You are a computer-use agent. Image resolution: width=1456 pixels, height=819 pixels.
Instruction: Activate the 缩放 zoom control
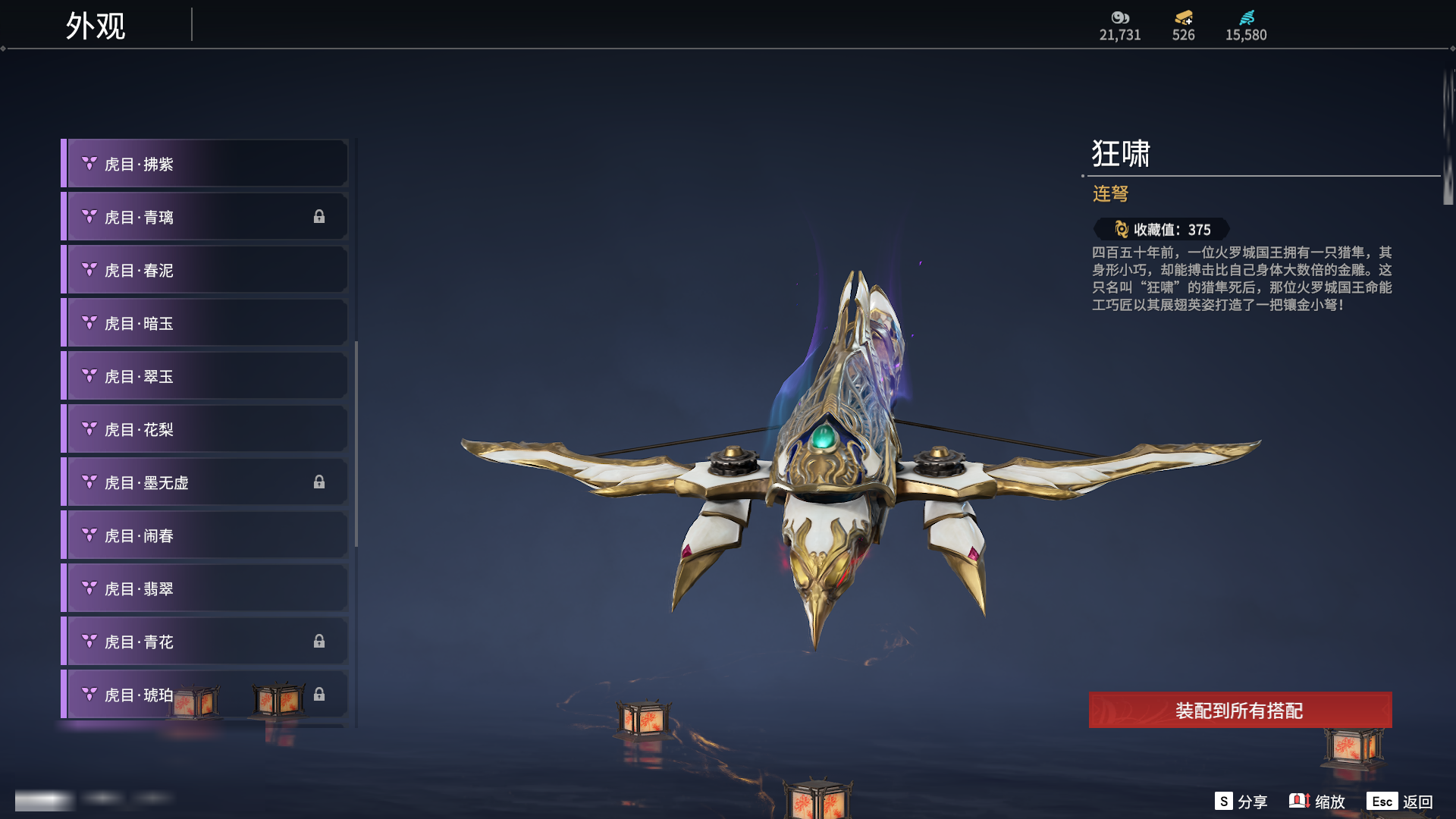(1317, 802)
